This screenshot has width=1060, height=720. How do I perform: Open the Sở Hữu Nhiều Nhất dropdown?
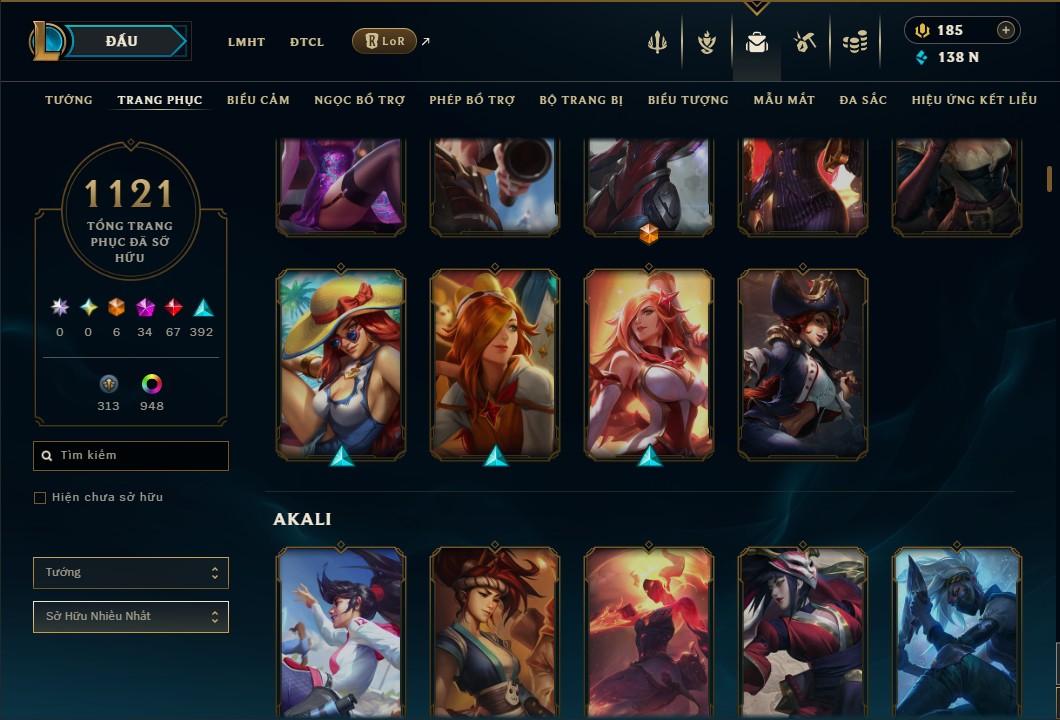[131, 617]
